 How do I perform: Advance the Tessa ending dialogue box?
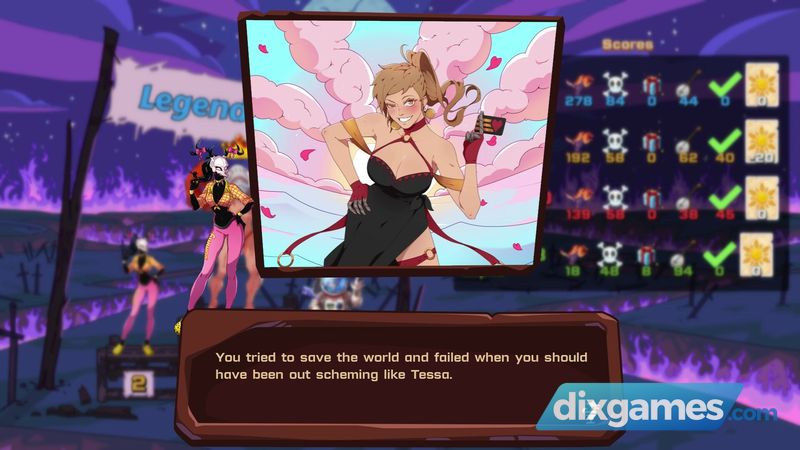point(400,367)
